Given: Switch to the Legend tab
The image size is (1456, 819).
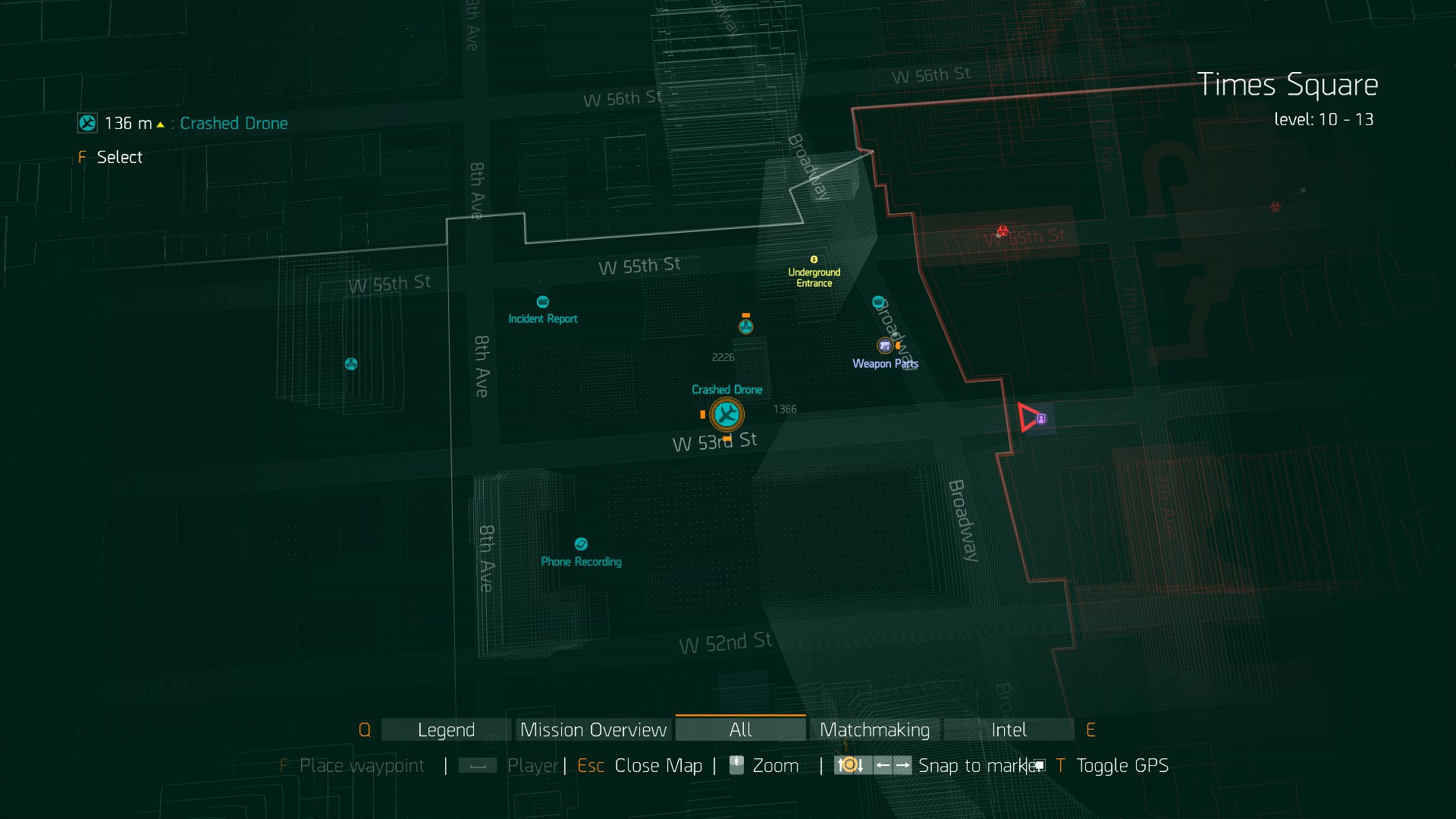Looking at the screenshot, I should point(446,730).
